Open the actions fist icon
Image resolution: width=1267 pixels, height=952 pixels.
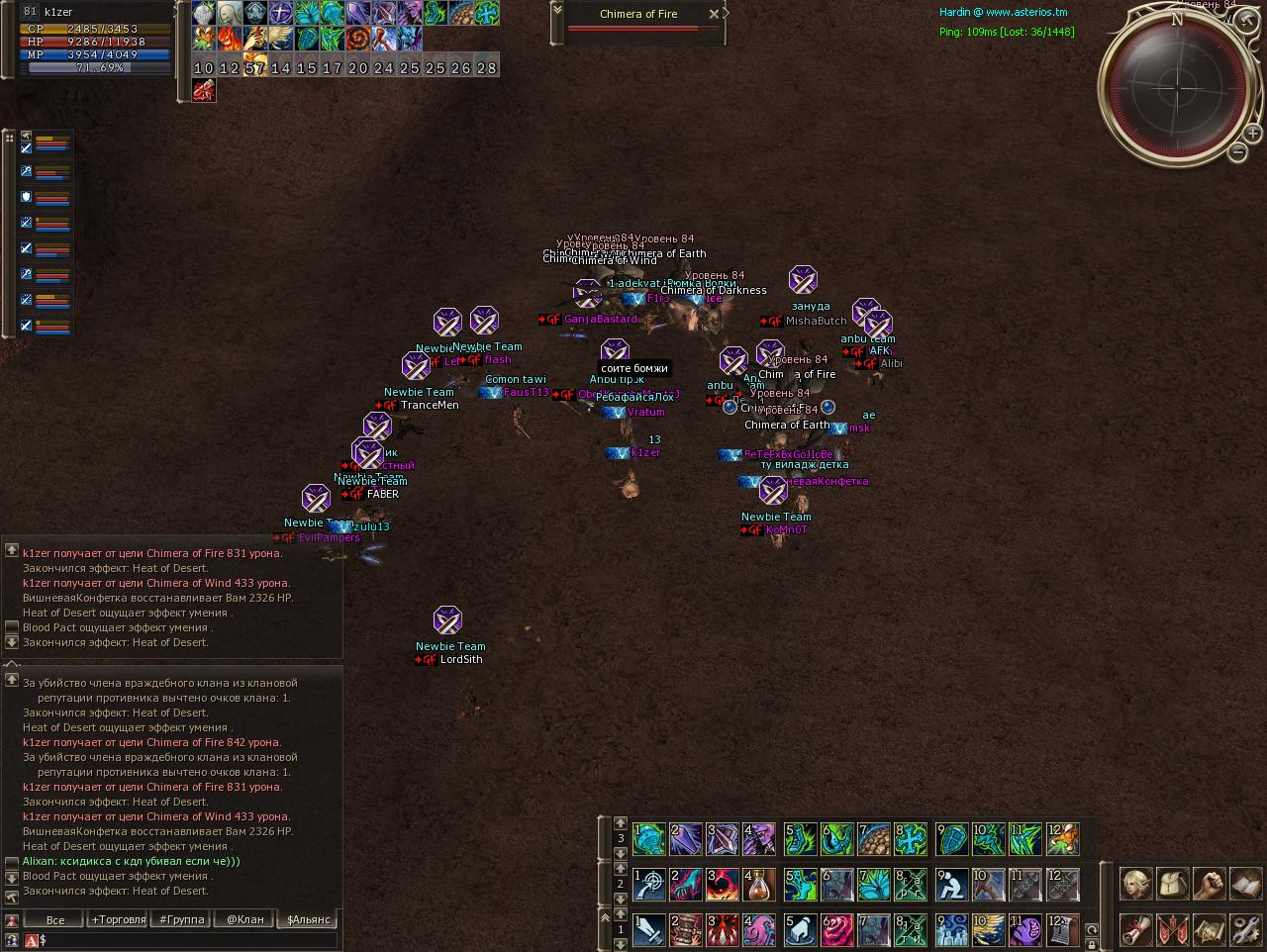coord(1209,883)
